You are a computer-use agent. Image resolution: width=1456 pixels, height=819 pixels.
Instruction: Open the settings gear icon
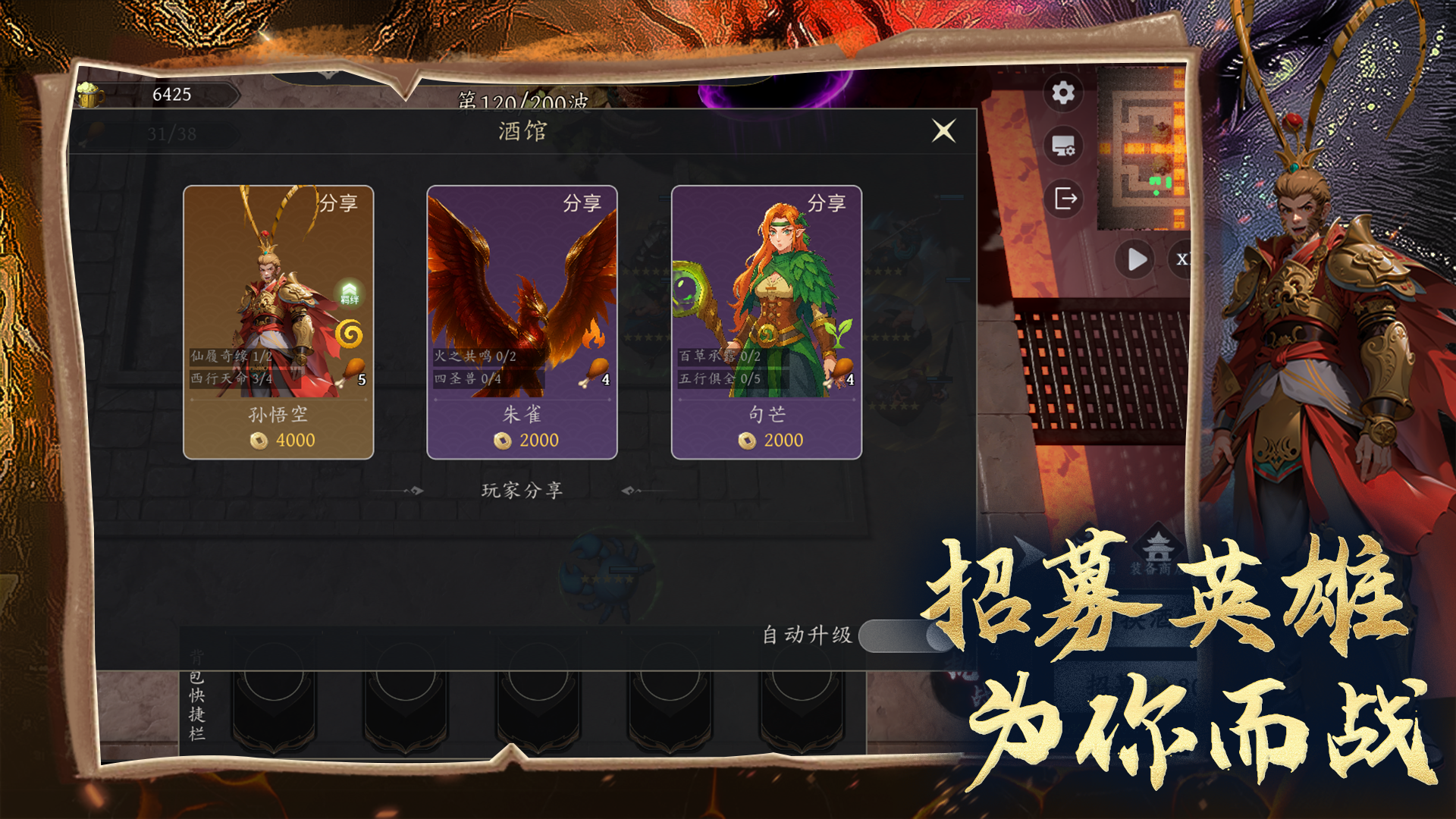click(x=1064, y=93)
